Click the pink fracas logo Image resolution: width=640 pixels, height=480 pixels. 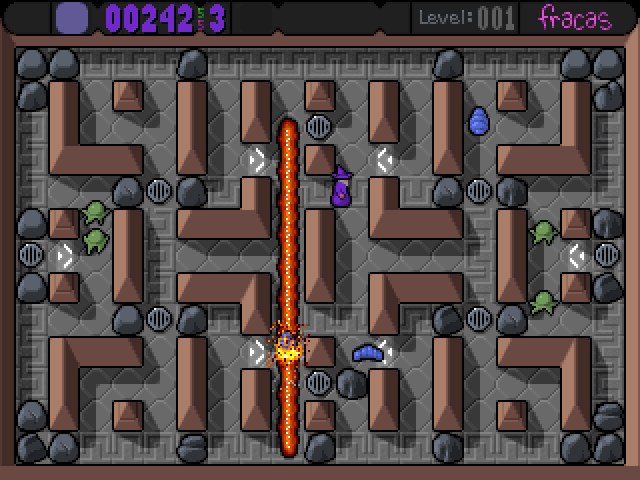point(574,17)
